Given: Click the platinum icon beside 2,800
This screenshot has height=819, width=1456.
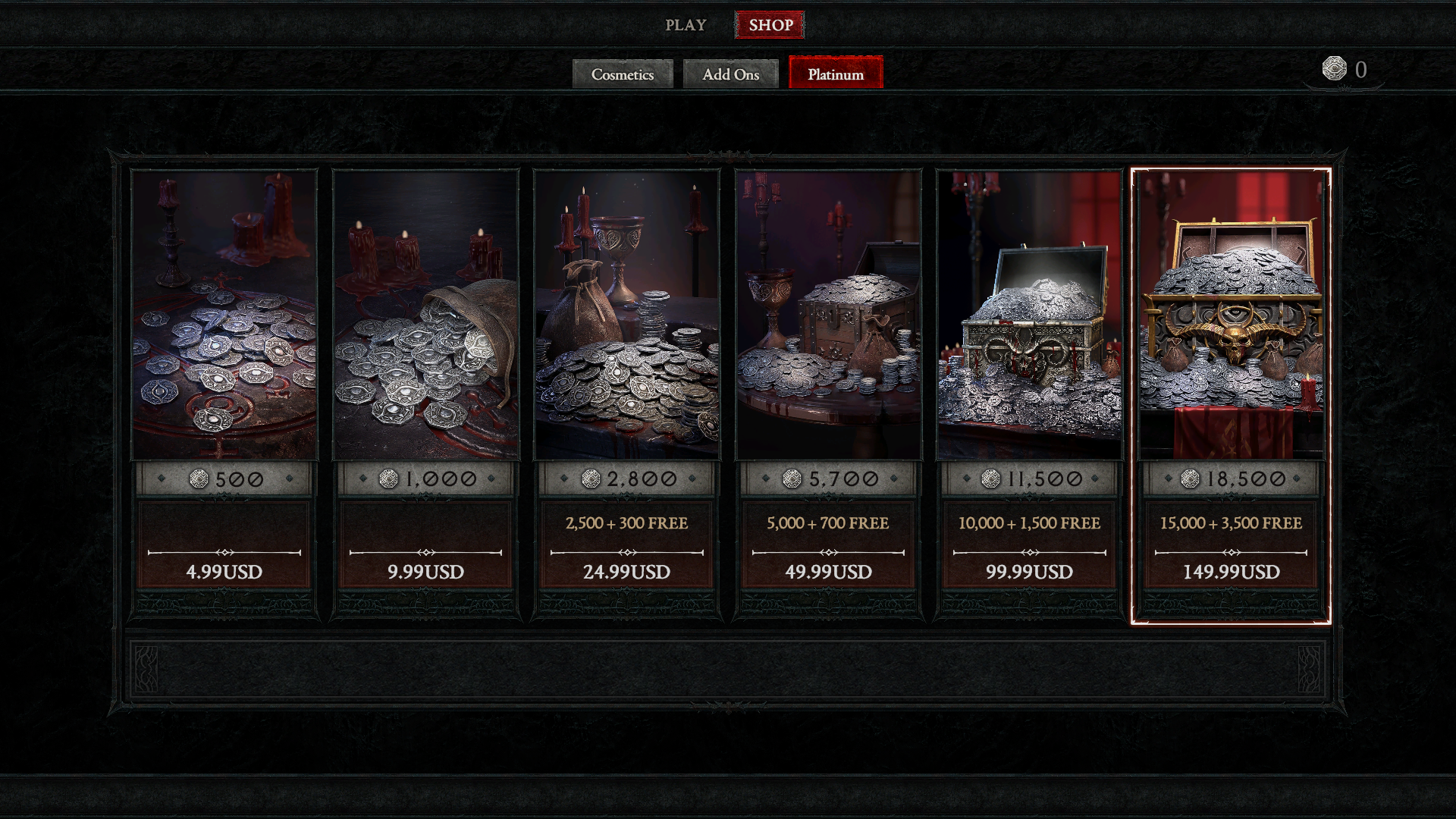Looking at the screenshot, I should [591, 479].
